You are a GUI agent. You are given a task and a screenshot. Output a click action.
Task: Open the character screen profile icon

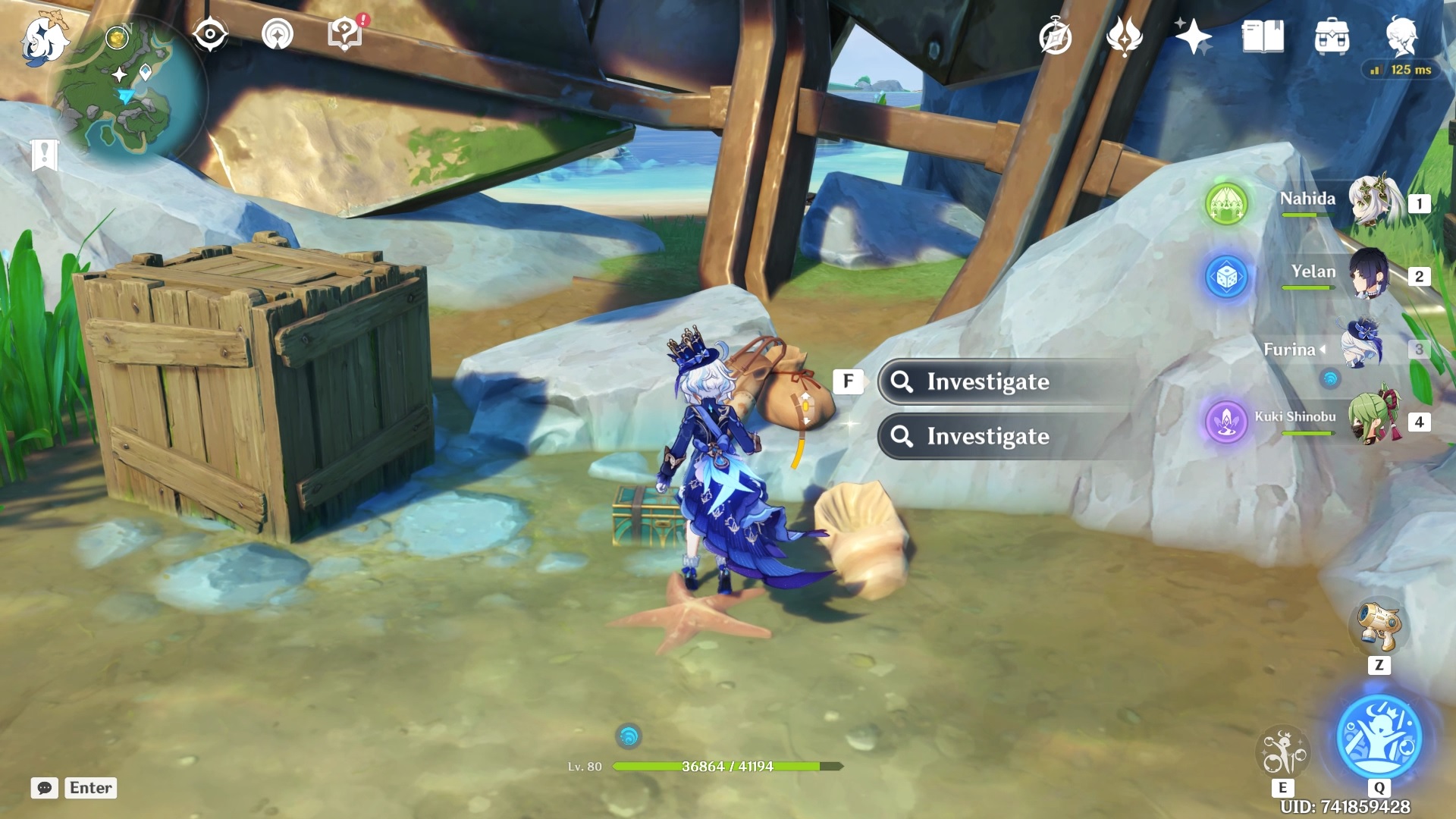coord(1401,36)
